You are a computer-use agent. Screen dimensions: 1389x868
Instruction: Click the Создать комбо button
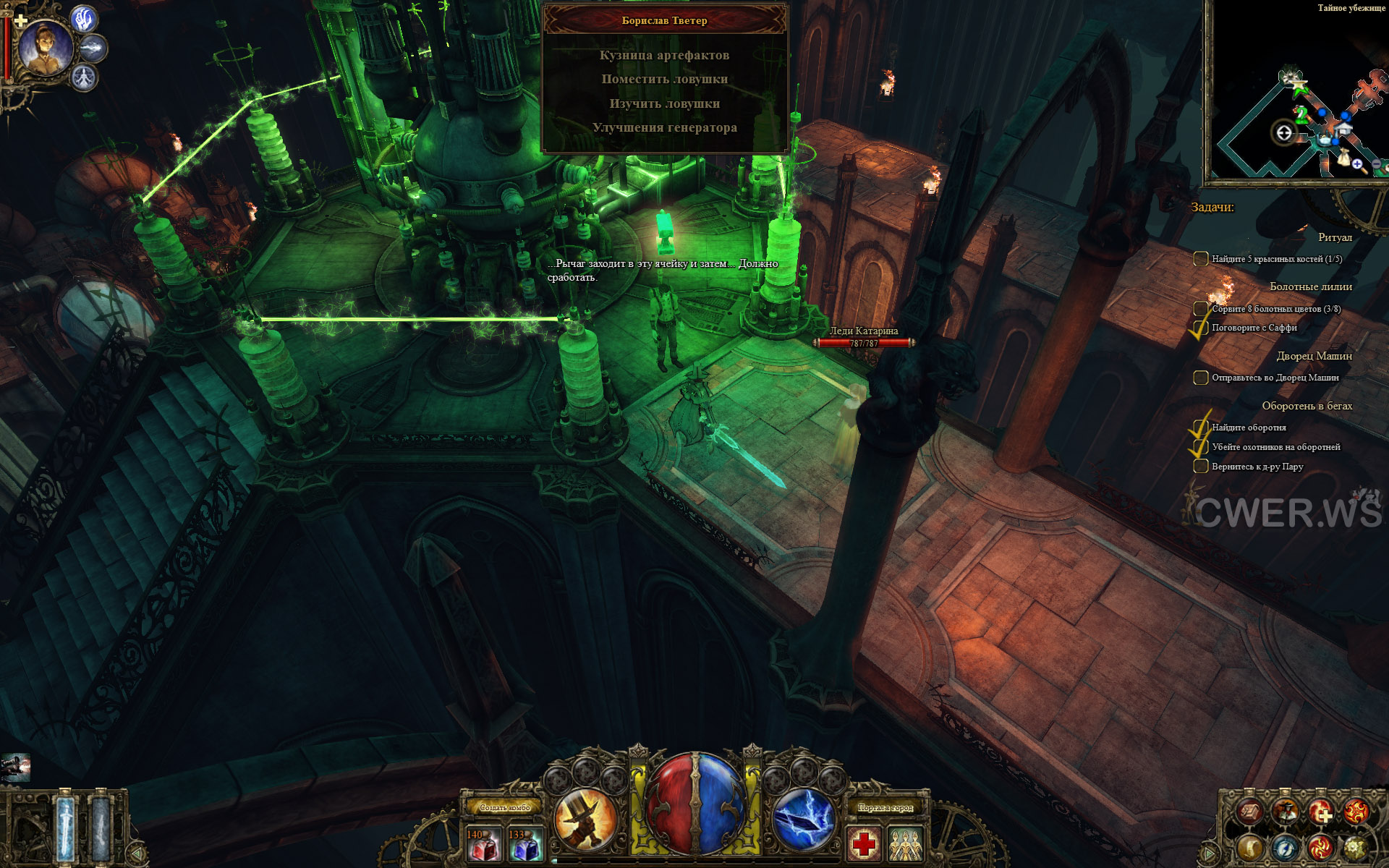(504, 807)
